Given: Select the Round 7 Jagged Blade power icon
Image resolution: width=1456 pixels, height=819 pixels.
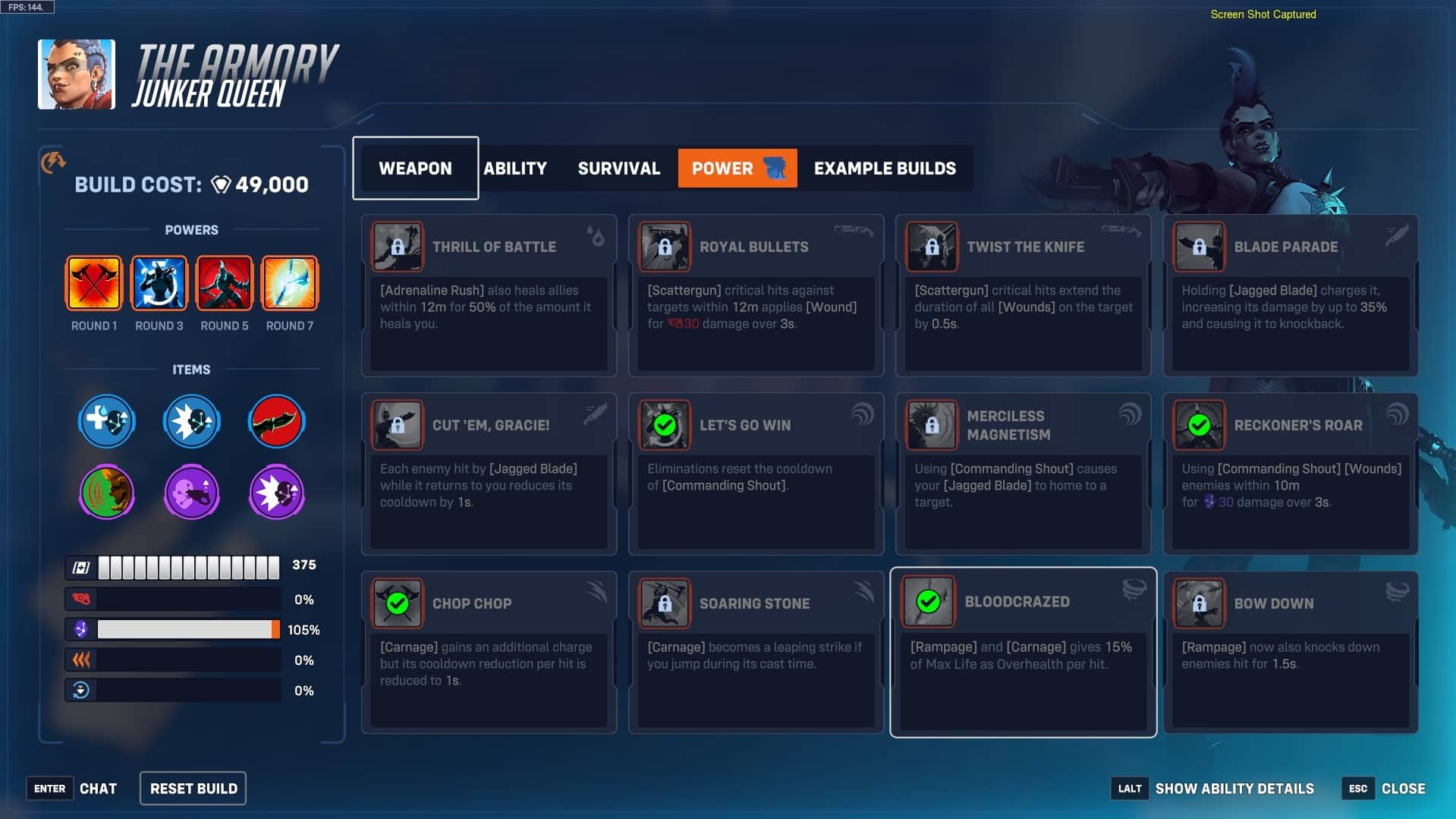Looking at the screenshot, I should [x=289, y=283].
